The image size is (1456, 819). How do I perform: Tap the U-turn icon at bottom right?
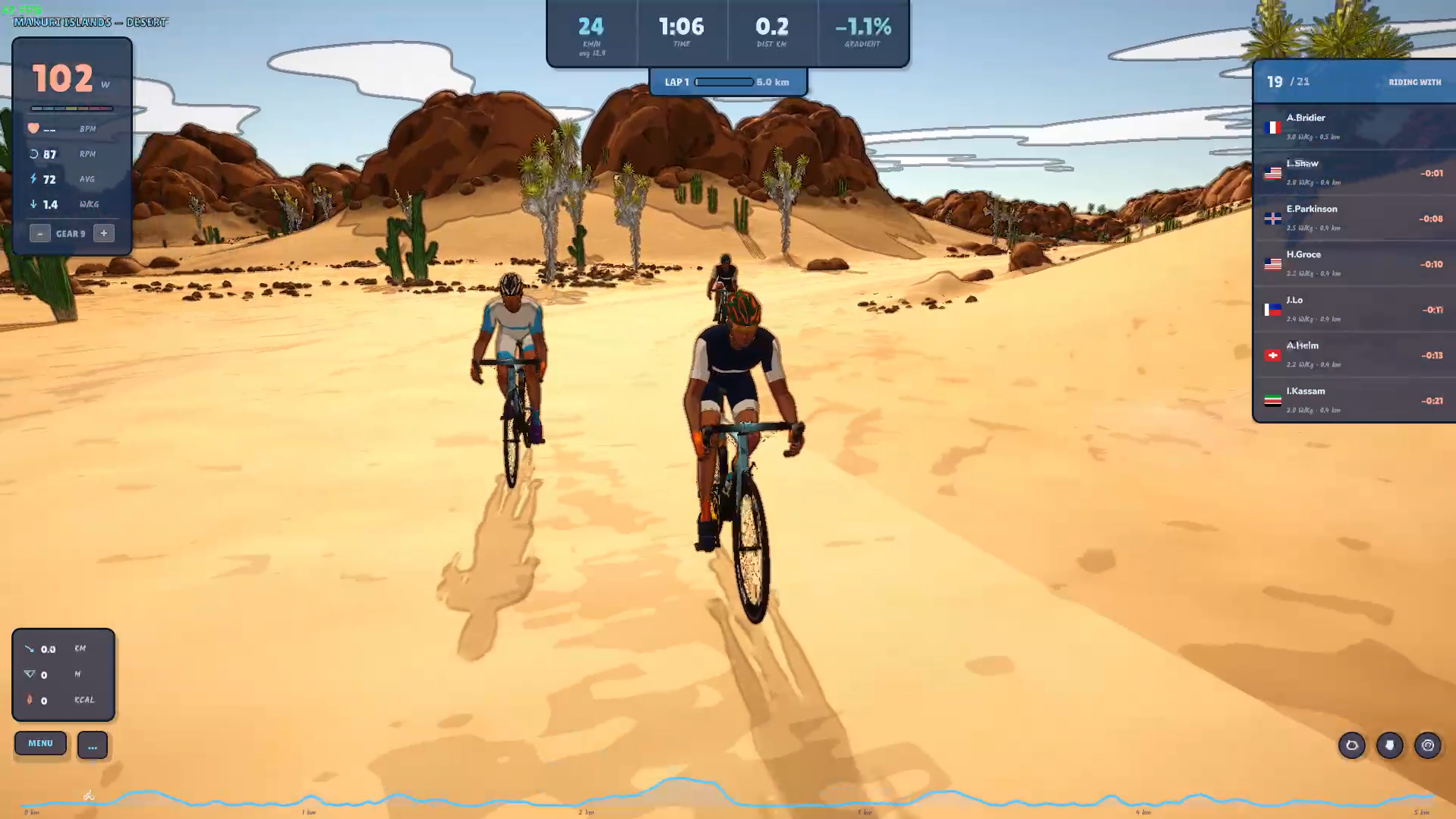tap(1428, 746)
